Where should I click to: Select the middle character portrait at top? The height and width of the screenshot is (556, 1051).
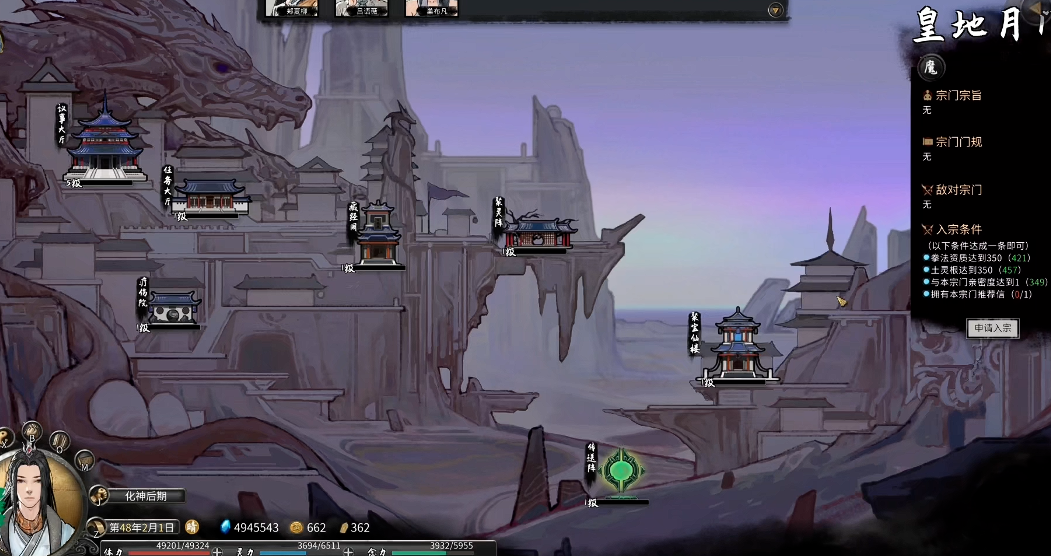pos(362,8)
